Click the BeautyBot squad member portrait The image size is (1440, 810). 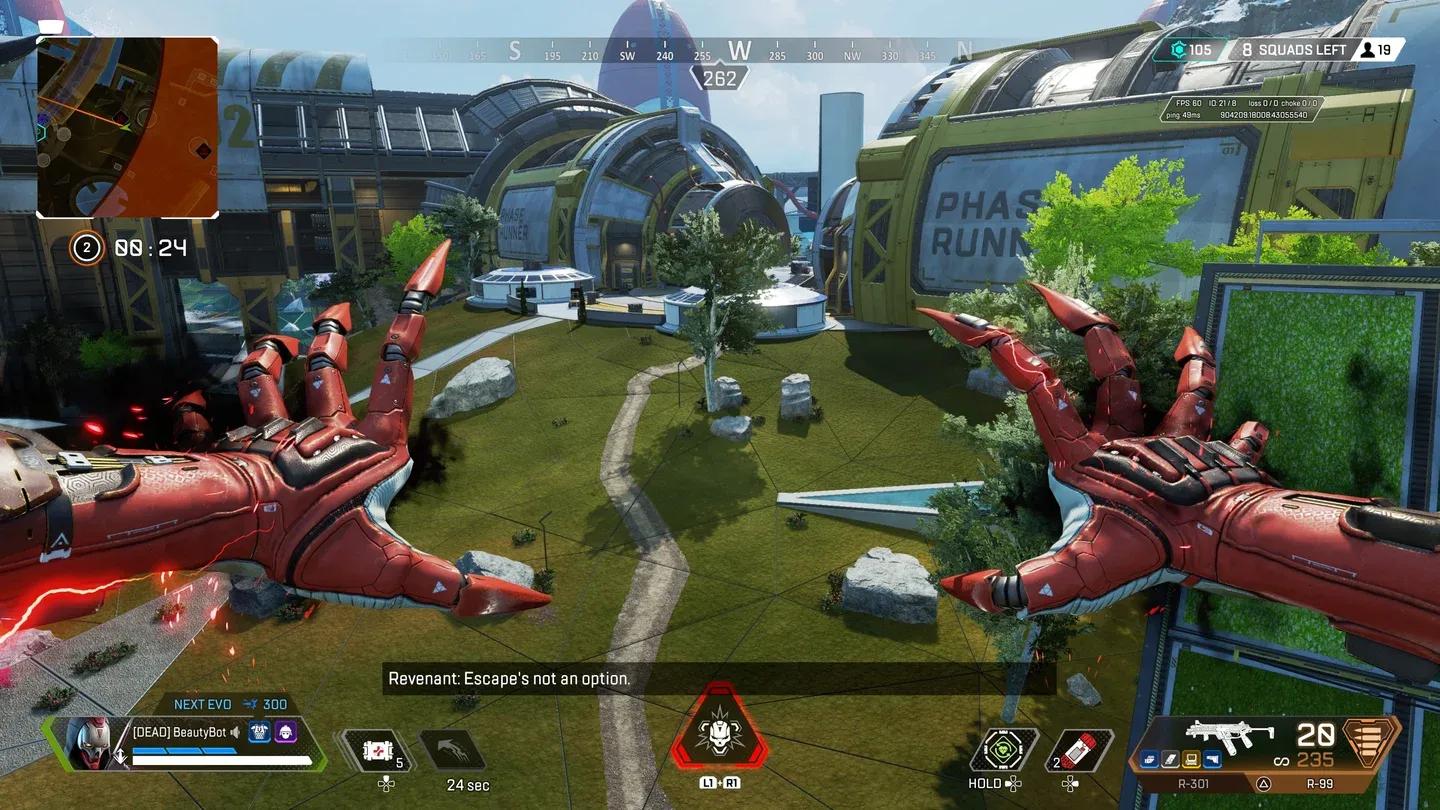(x=88, y=742)
